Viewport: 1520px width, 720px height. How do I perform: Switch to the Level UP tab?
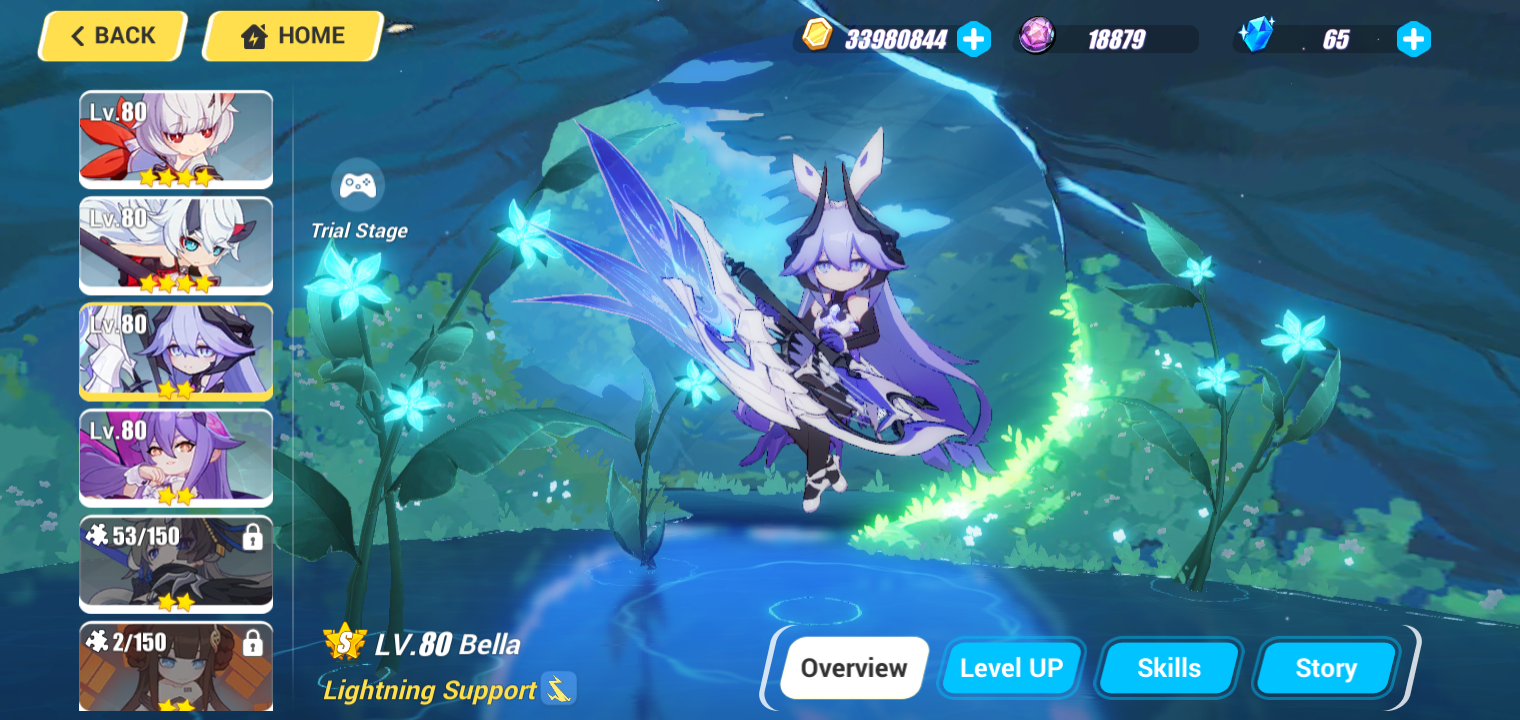click(x=1011, y=667)
